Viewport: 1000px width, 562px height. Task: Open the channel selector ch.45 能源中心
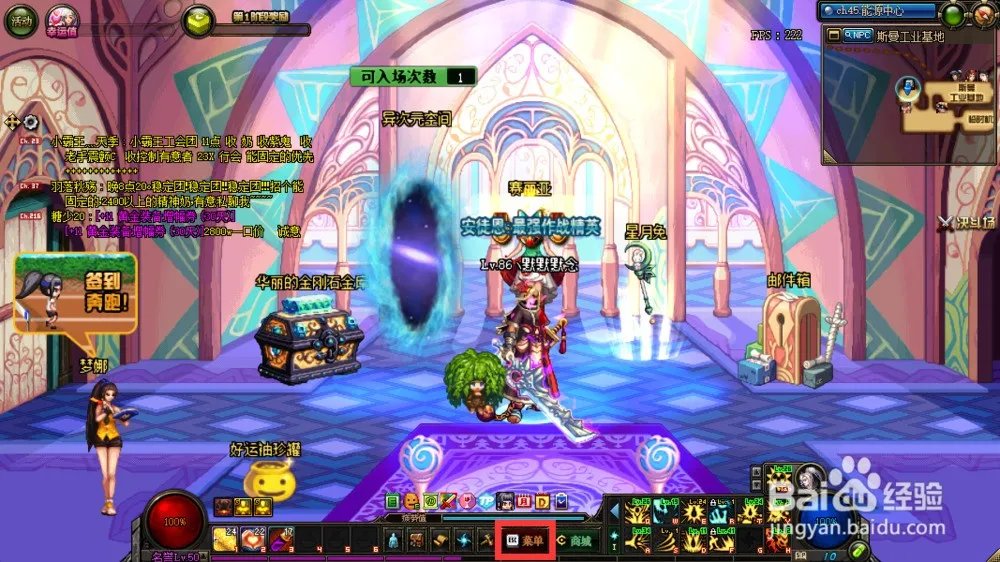click(878, 12)
